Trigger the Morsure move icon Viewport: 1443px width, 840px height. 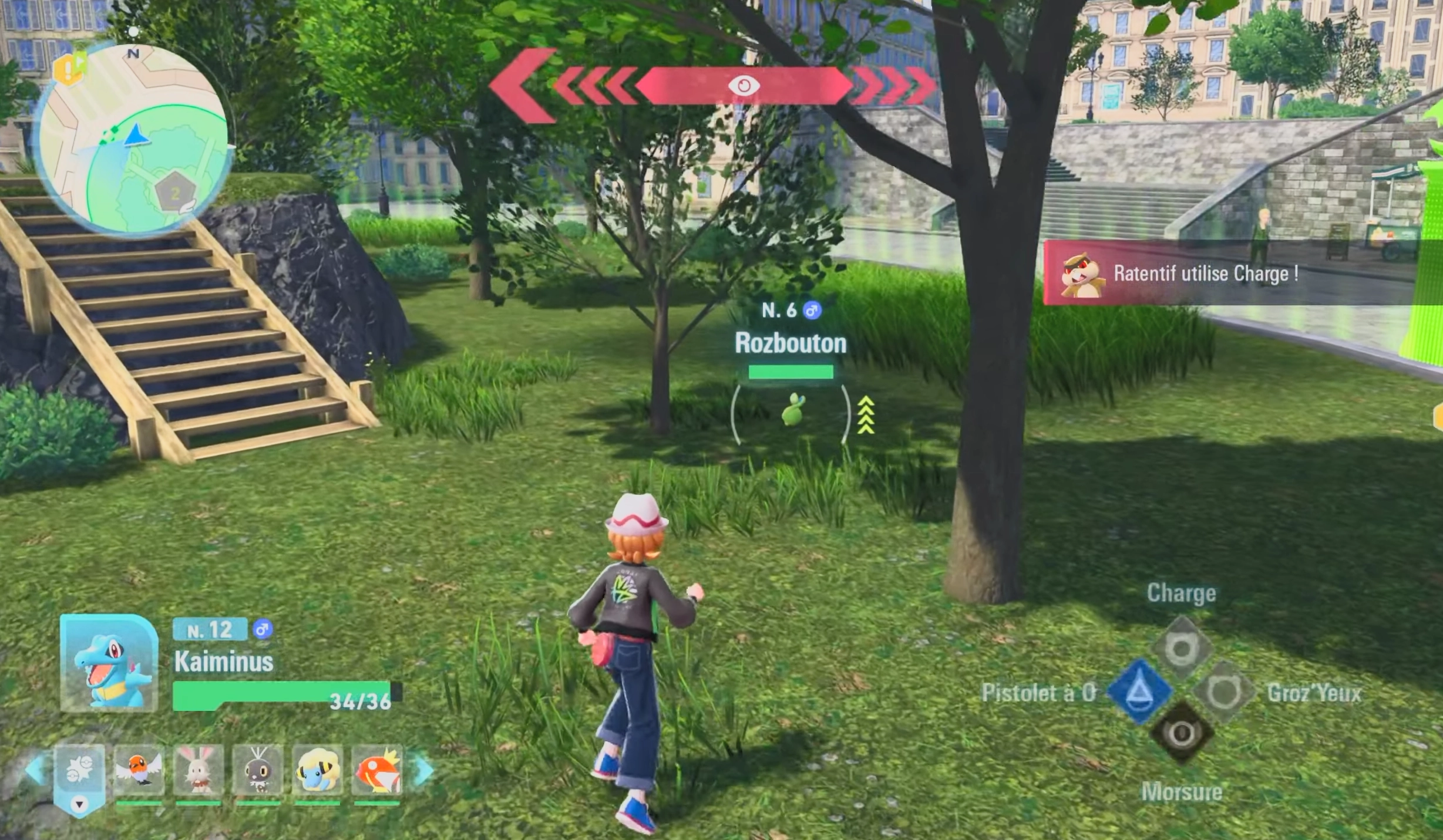click(1181, 733)
